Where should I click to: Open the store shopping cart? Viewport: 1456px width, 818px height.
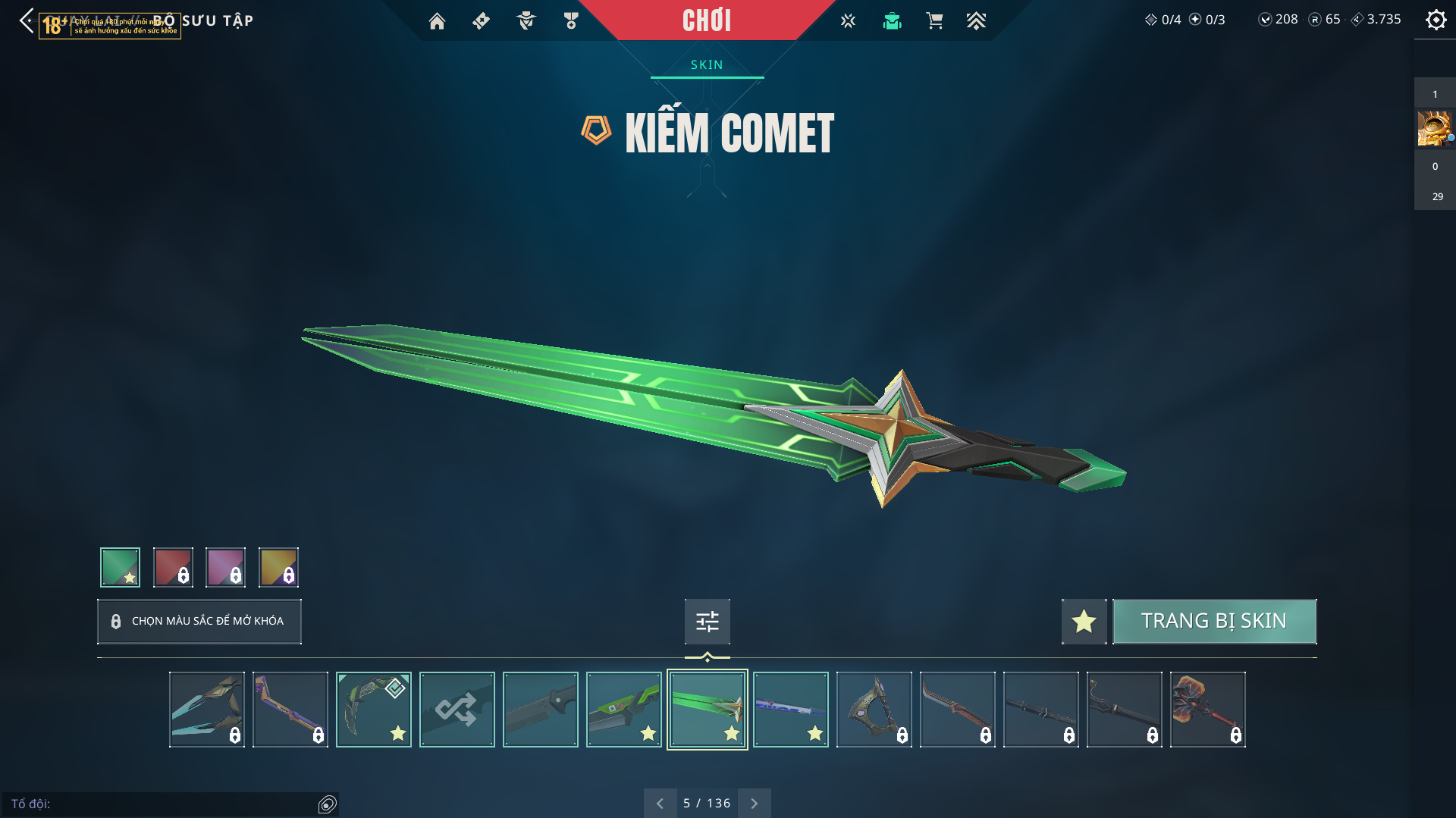coord(934,21)
